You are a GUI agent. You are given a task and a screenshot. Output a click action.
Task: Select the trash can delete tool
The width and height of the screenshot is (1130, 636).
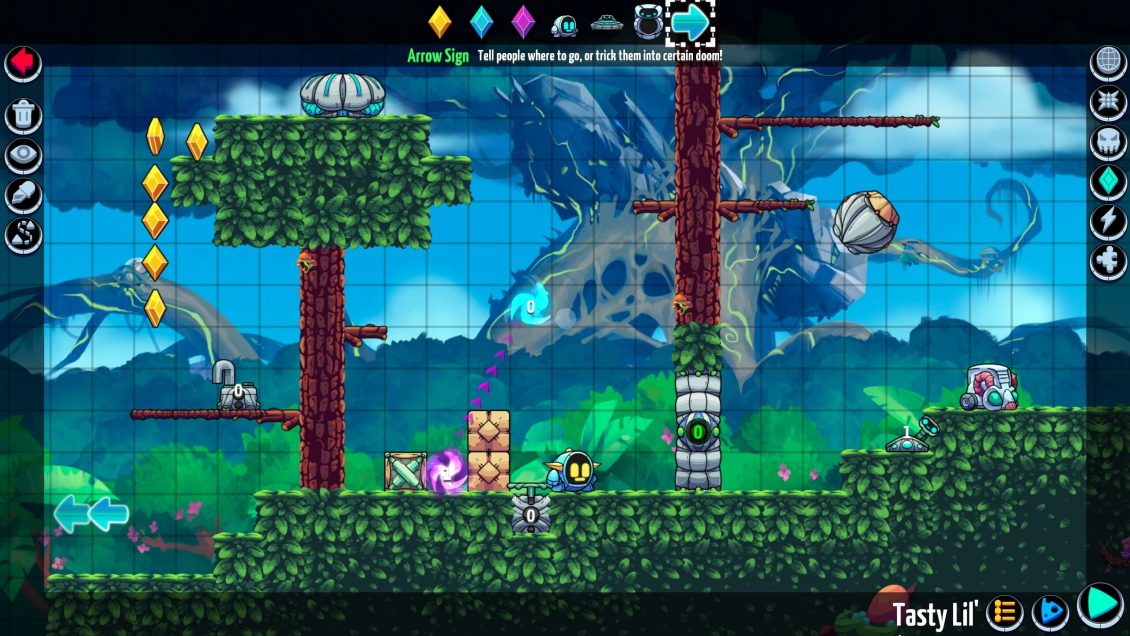coord(23,115)
